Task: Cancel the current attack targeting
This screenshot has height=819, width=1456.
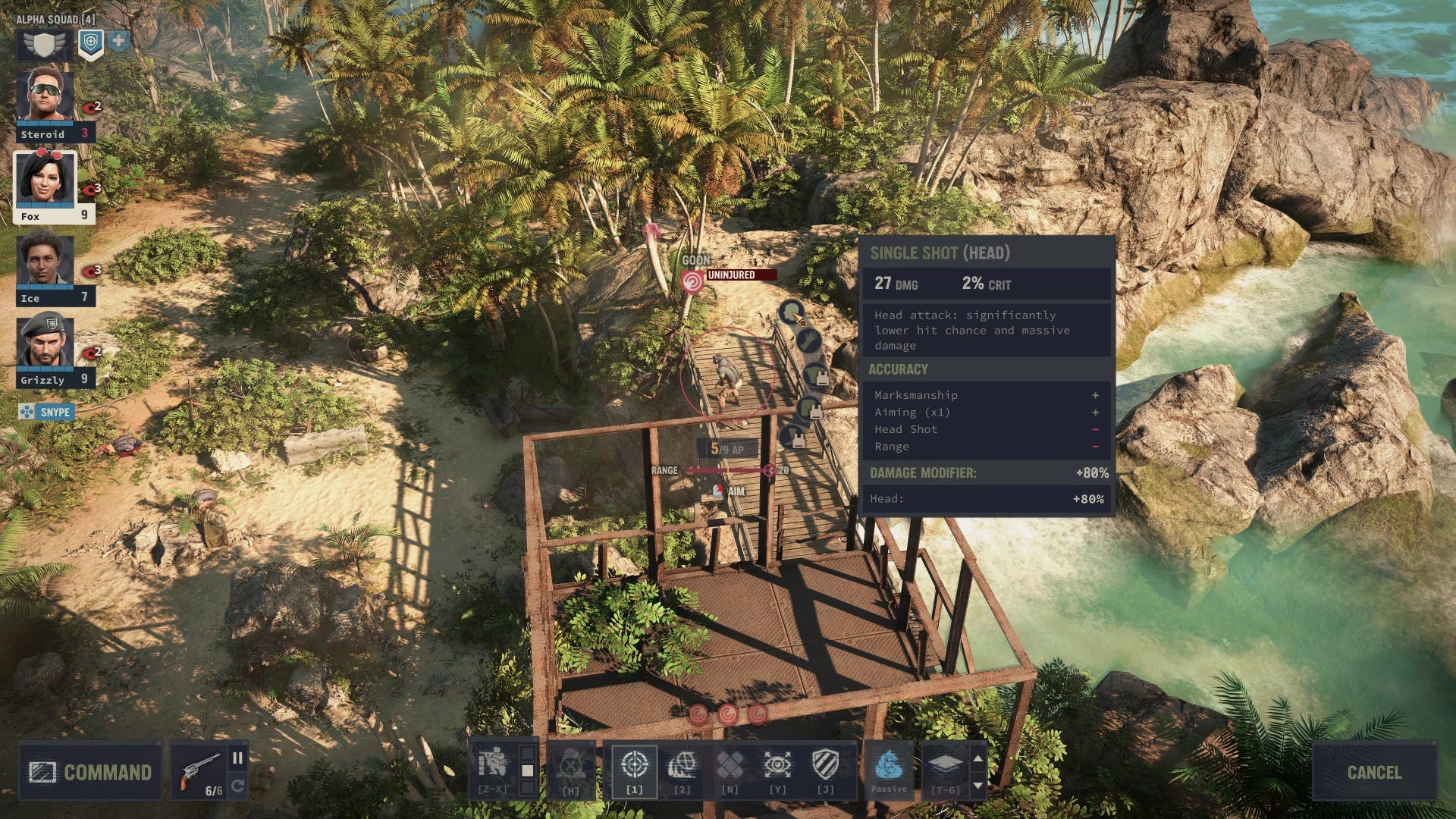Action: click(1374, 772)
